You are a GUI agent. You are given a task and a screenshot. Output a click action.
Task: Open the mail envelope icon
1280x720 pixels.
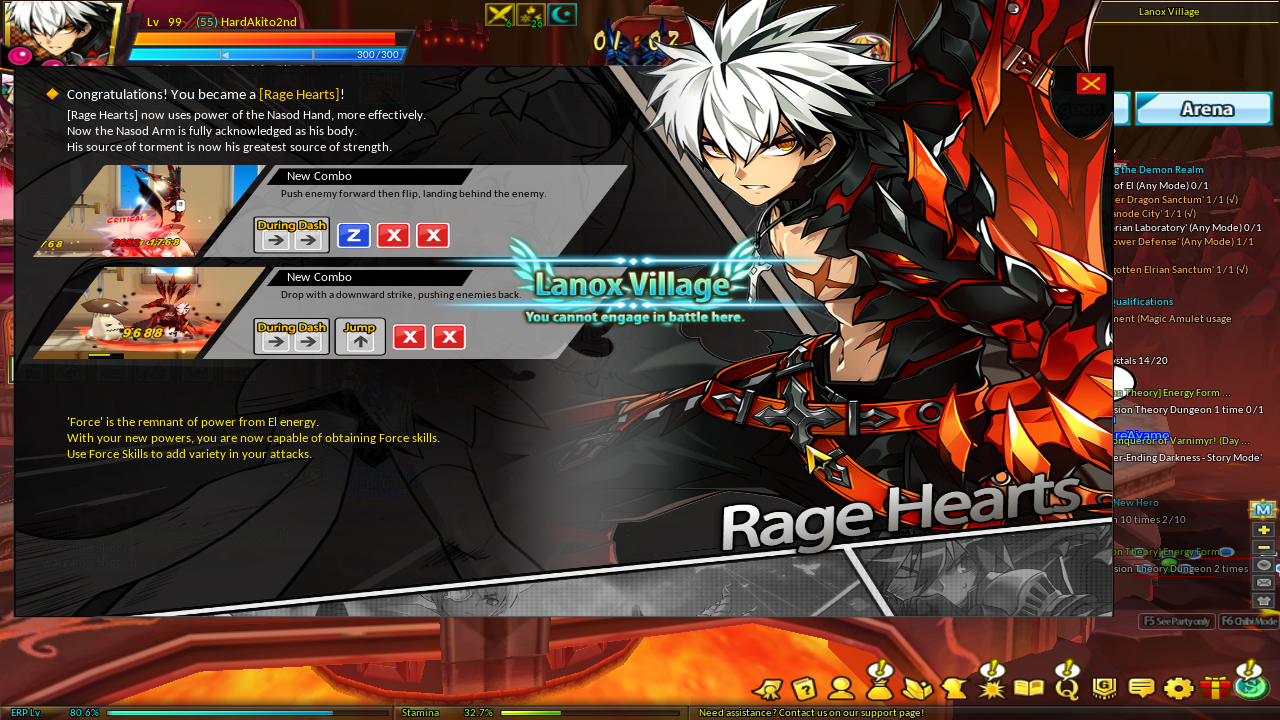(x=1263, y=583)
